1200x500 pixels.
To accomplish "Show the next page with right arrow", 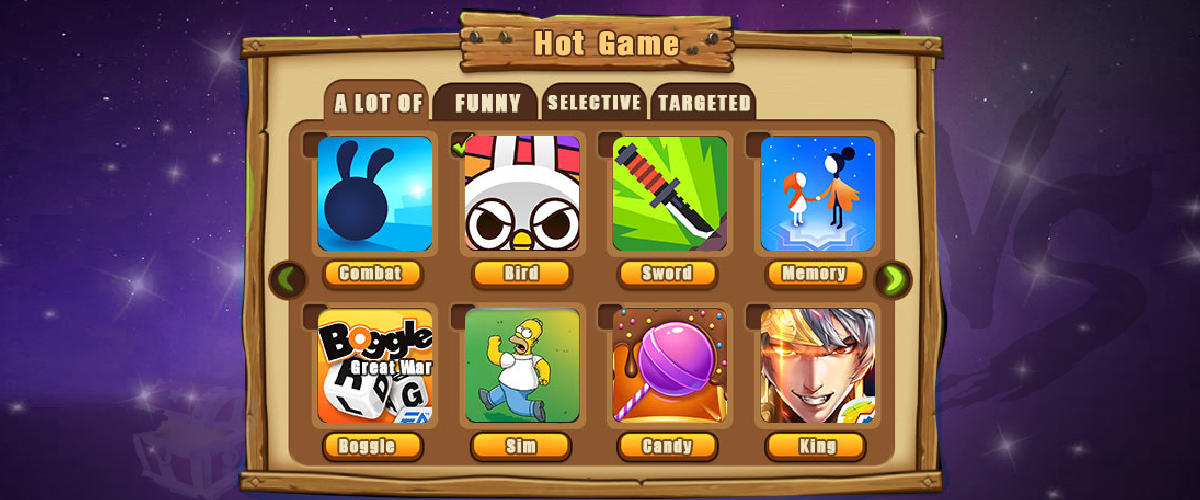I will click(892, 279).
